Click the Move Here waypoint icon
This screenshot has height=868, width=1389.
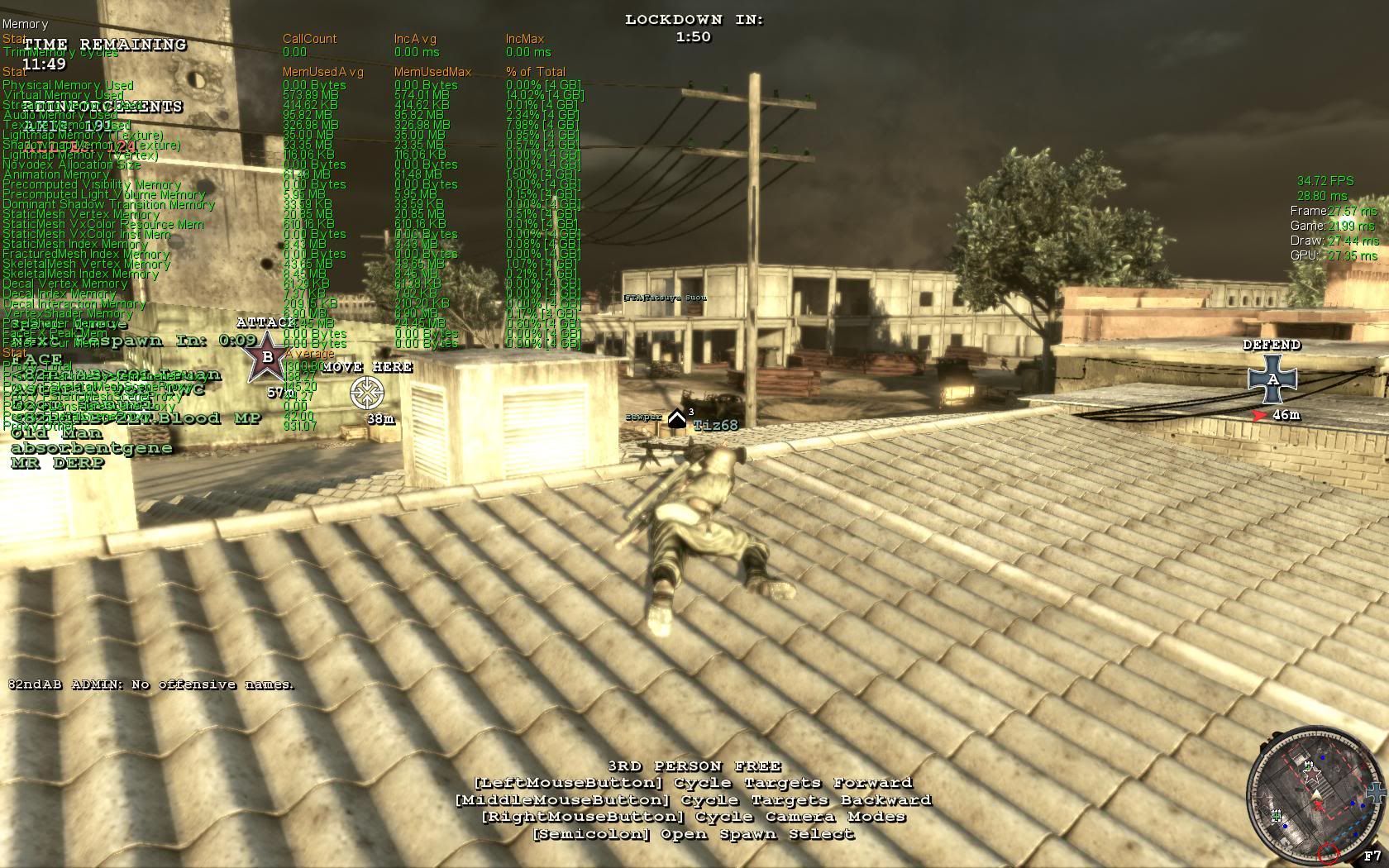(367, 393)
